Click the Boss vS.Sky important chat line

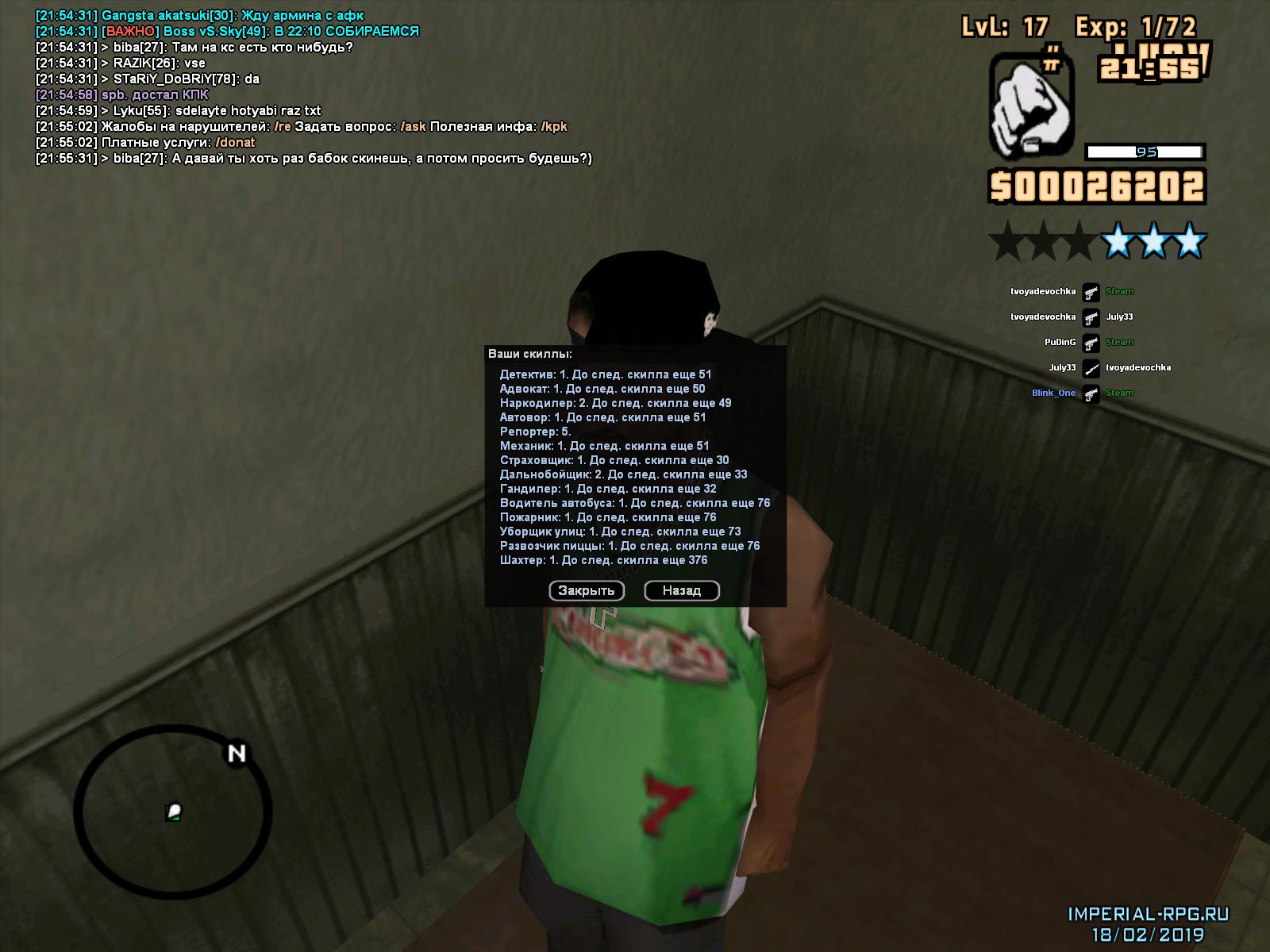pos(229,32)
